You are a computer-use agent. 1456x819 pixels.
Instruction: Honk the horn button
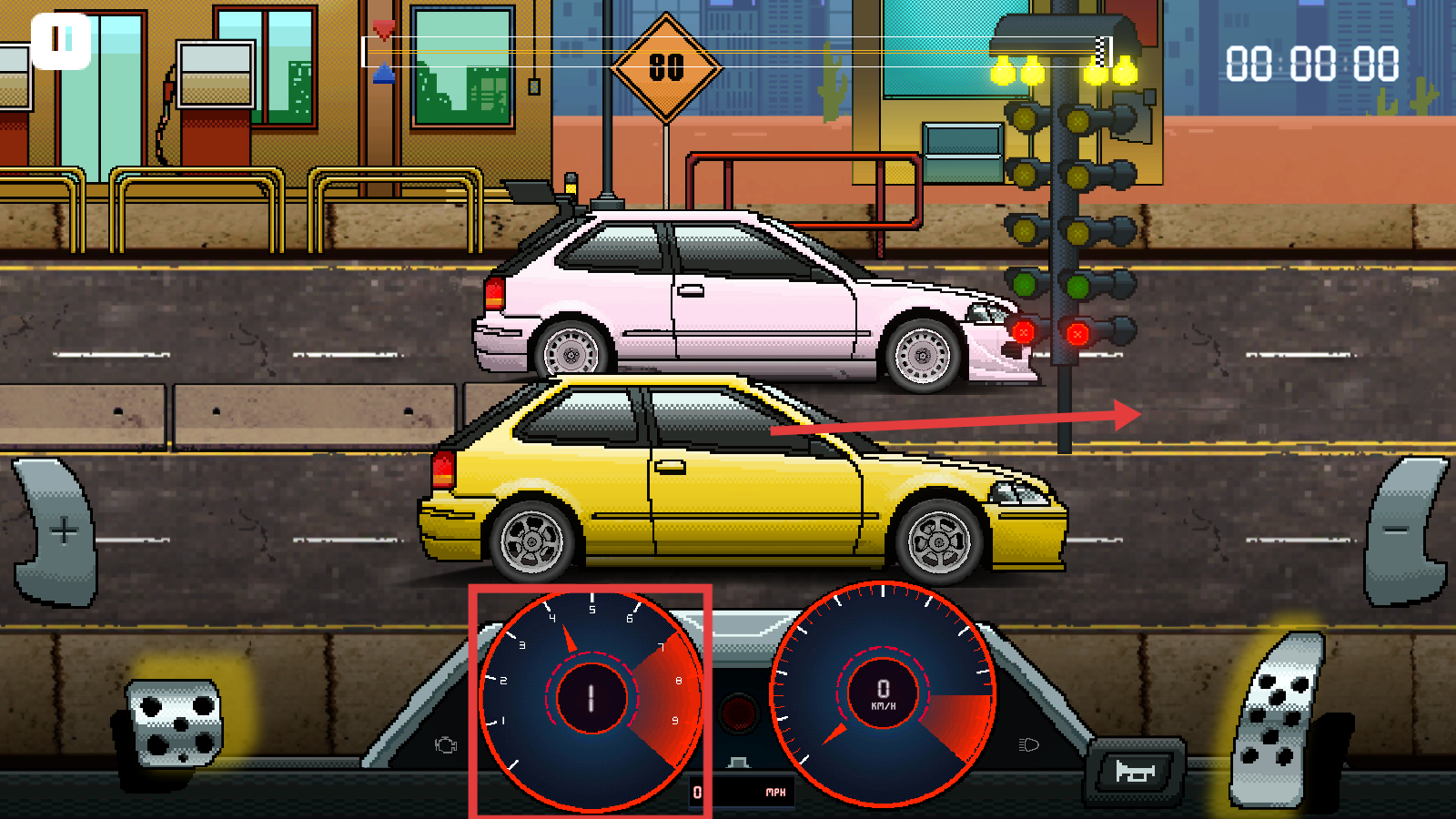[x=1136, y=772]
